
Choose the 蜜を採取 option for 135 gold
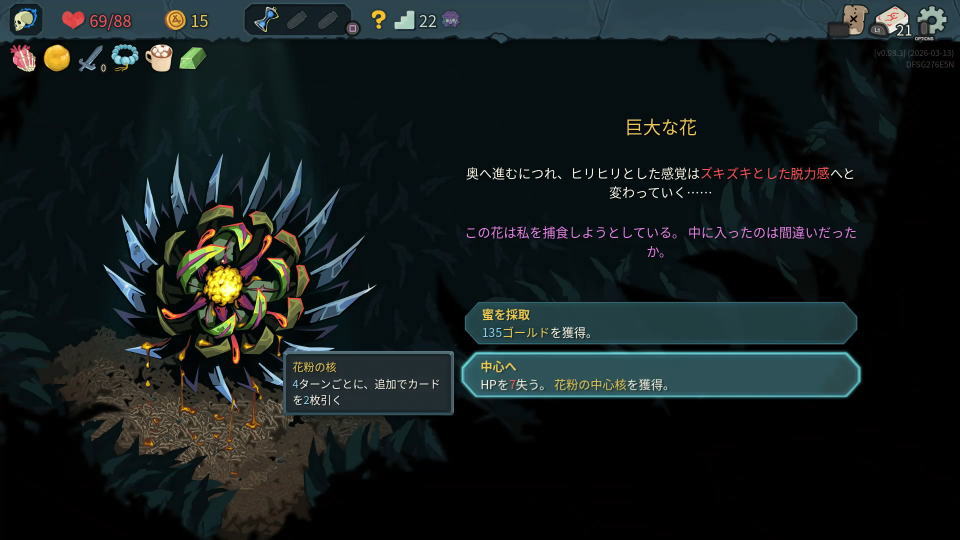tap(660, 323)
